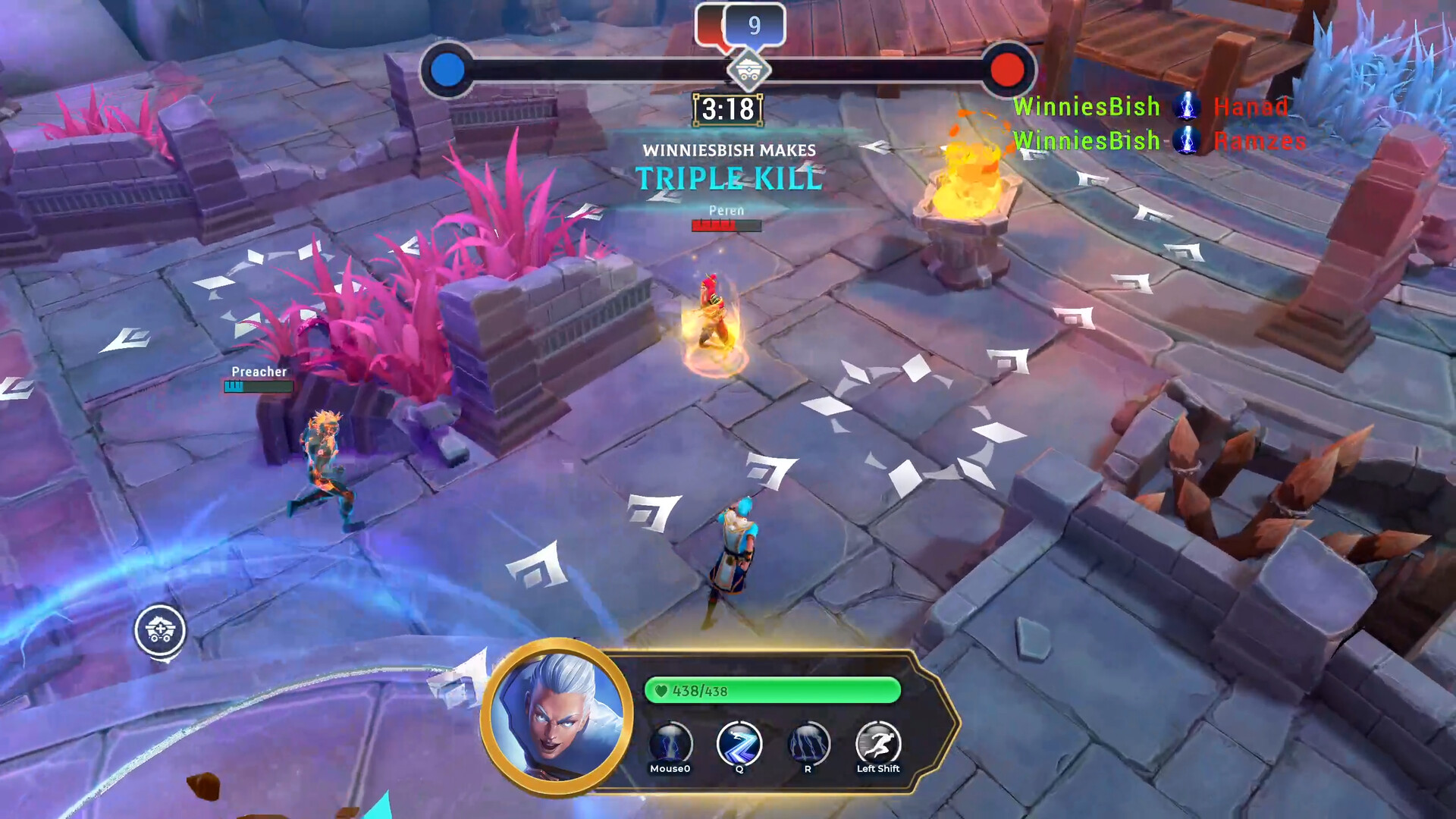This screenshot has height=819, width=1456.
Task: Click the cart objective icon on the minimap
Action: point(161,632)
